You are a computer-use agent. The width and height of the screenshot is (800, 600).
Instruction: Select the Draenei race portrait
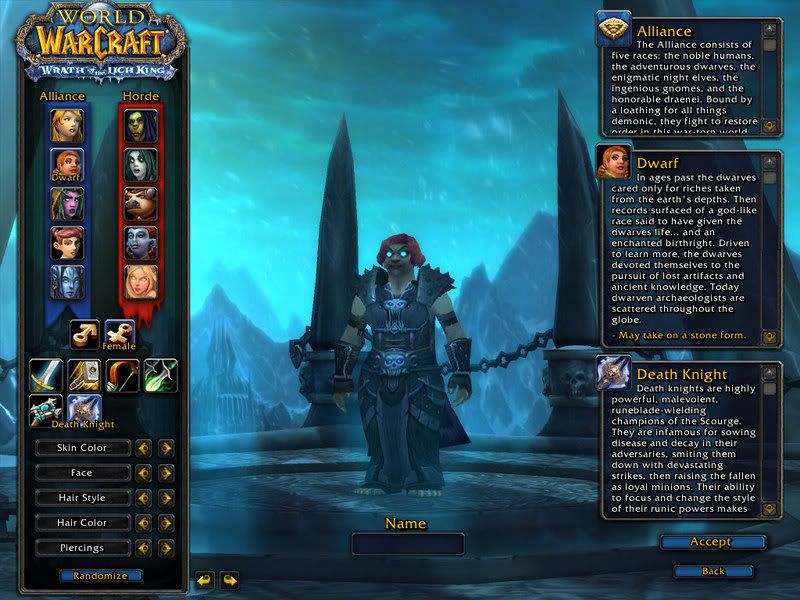coord(67,282)
